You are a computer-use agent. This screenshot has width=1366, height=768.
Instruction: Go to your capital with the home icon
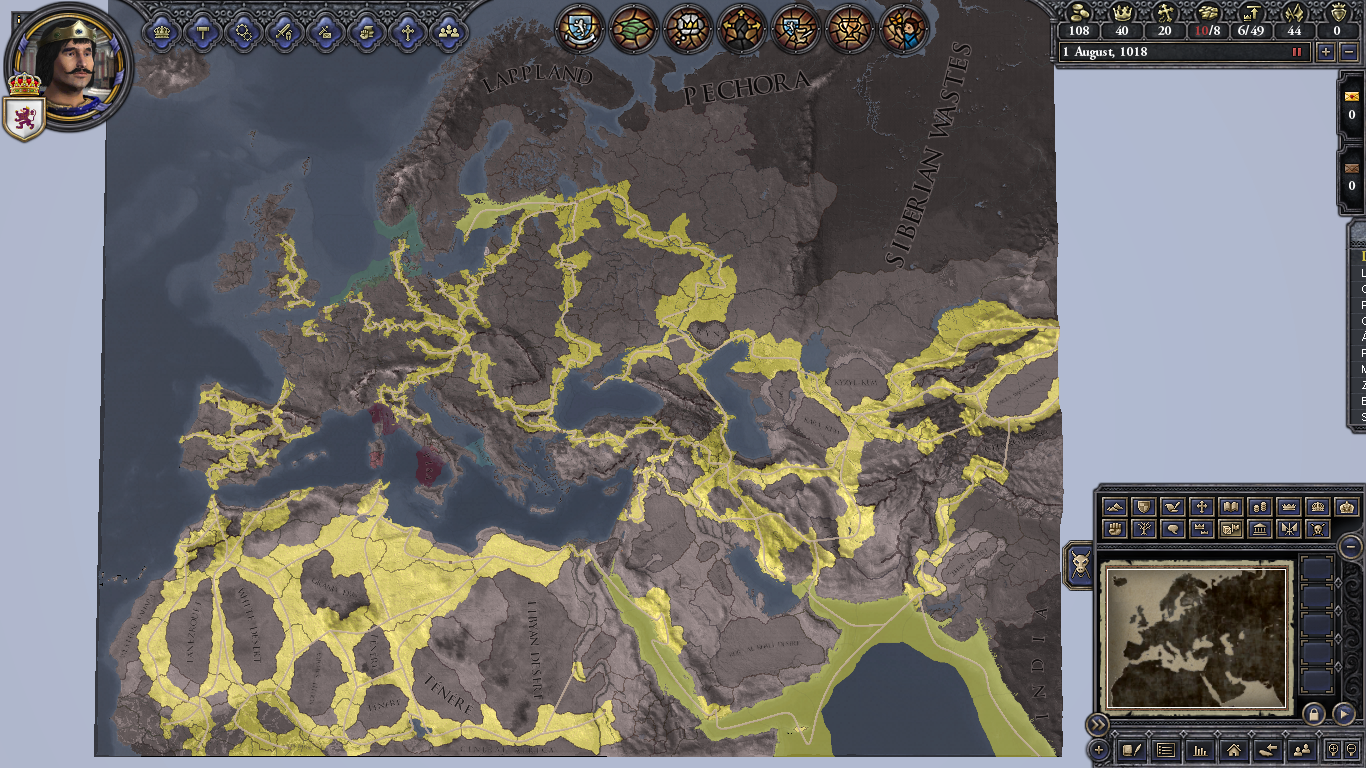tap(1234, 751)
